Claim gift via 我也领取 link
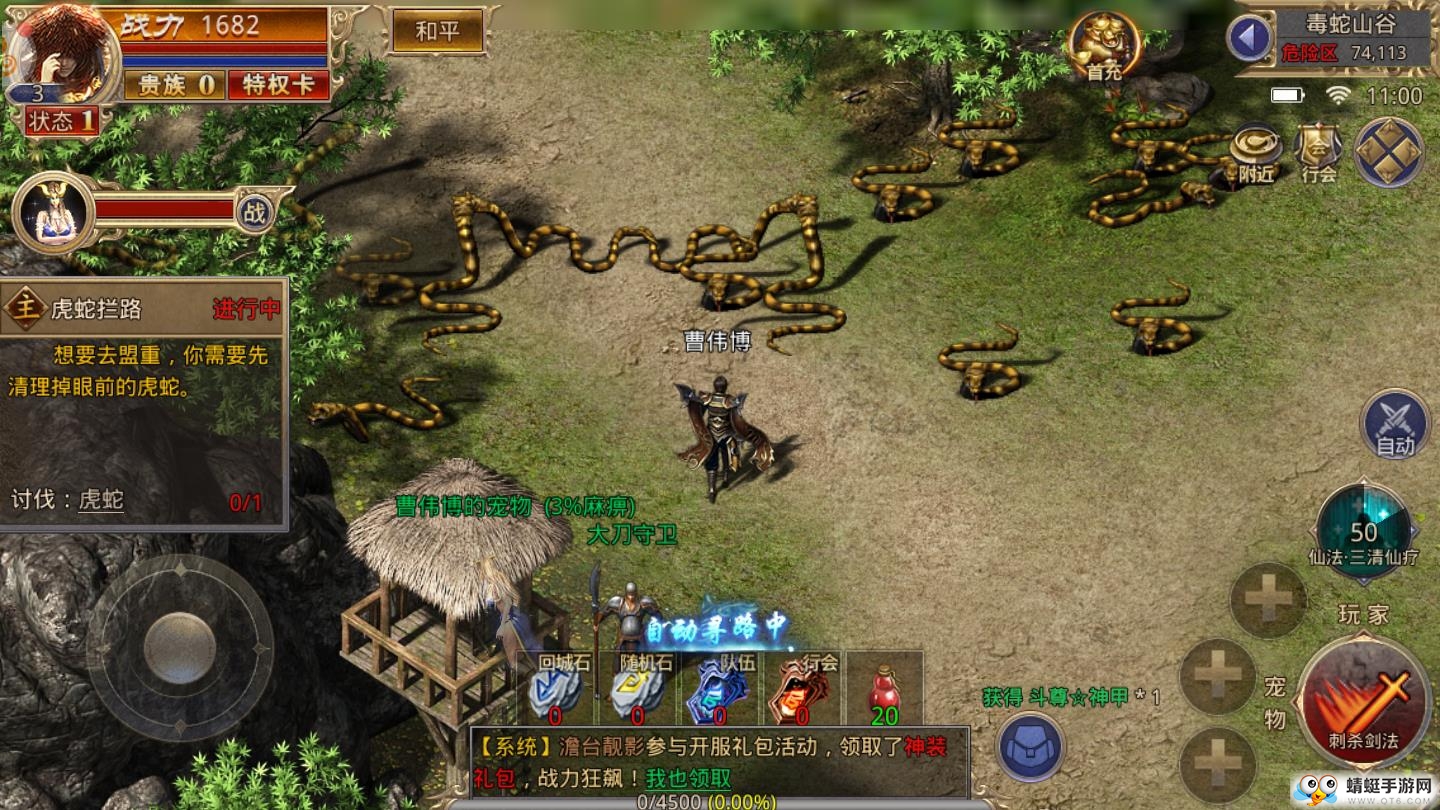This screenshot has width=1440, height=810. point(687,779)
